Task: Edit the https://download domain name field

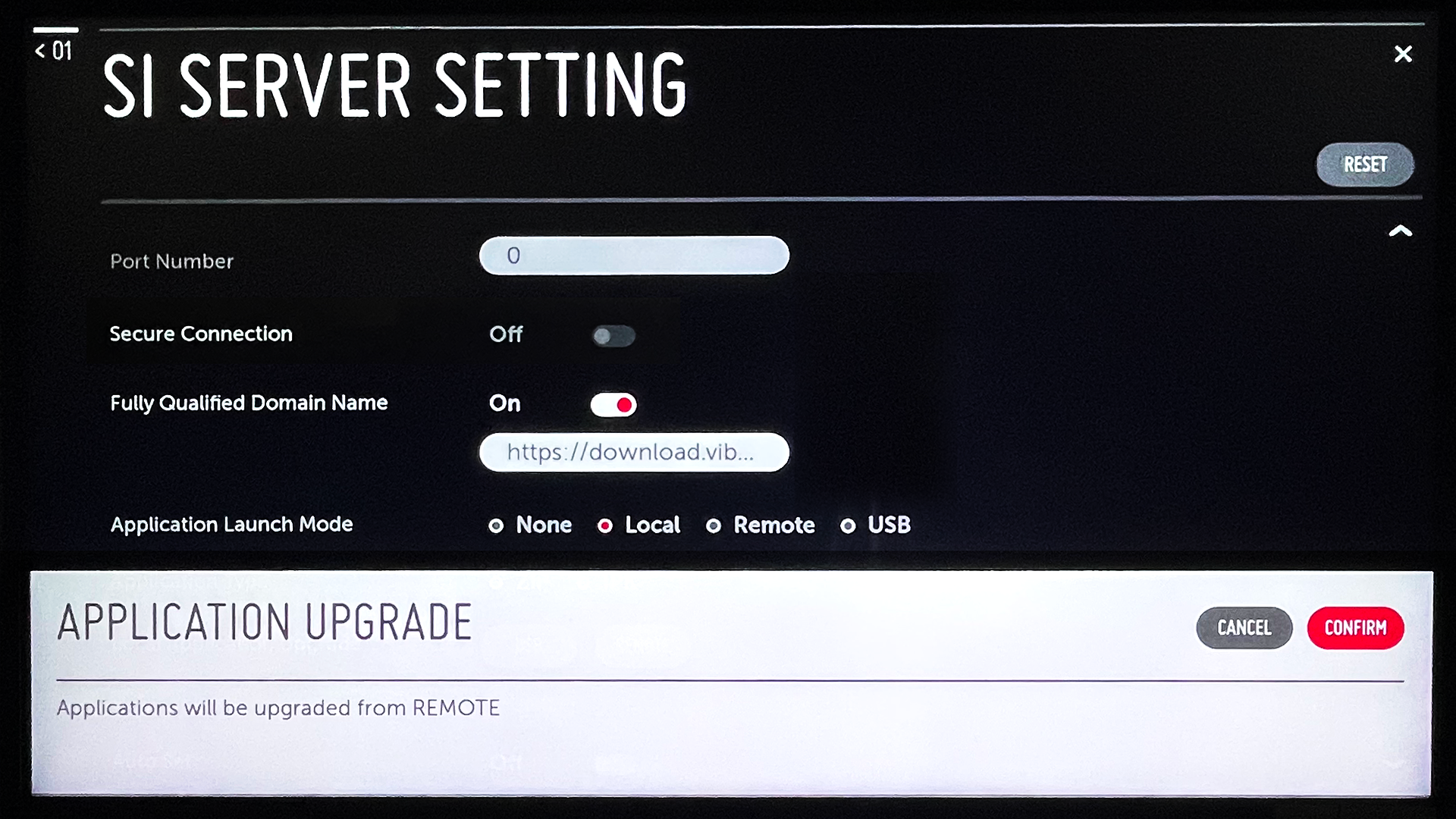Action: [x=634, y=452]
